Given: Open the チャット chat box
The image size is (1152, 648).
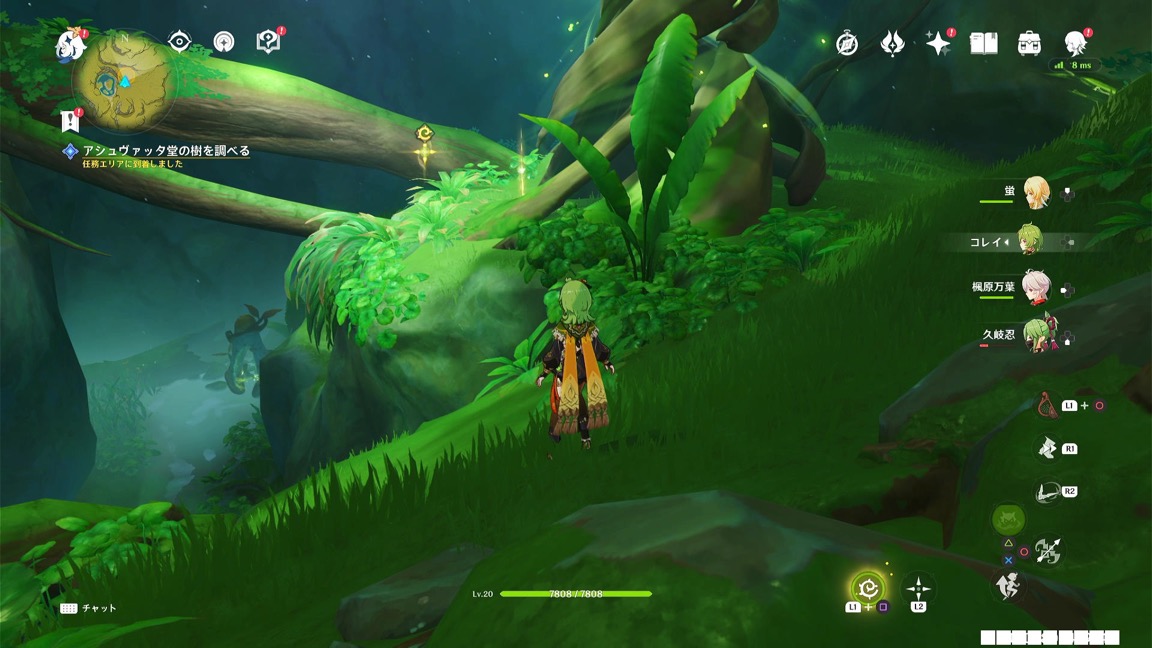Looking at the screenshot, I should point(89,608).
